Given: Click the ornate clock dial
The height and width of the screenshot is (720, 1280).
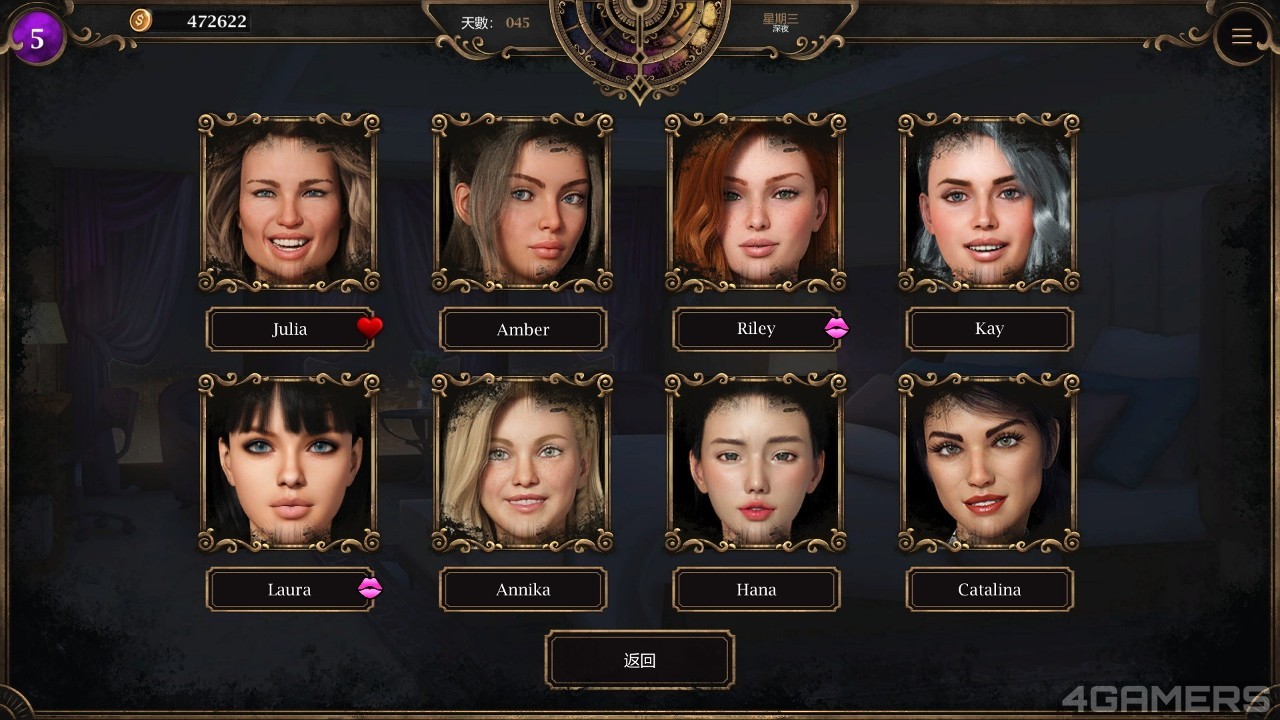Looking at the screenshot, I should (x=640, y=40).
